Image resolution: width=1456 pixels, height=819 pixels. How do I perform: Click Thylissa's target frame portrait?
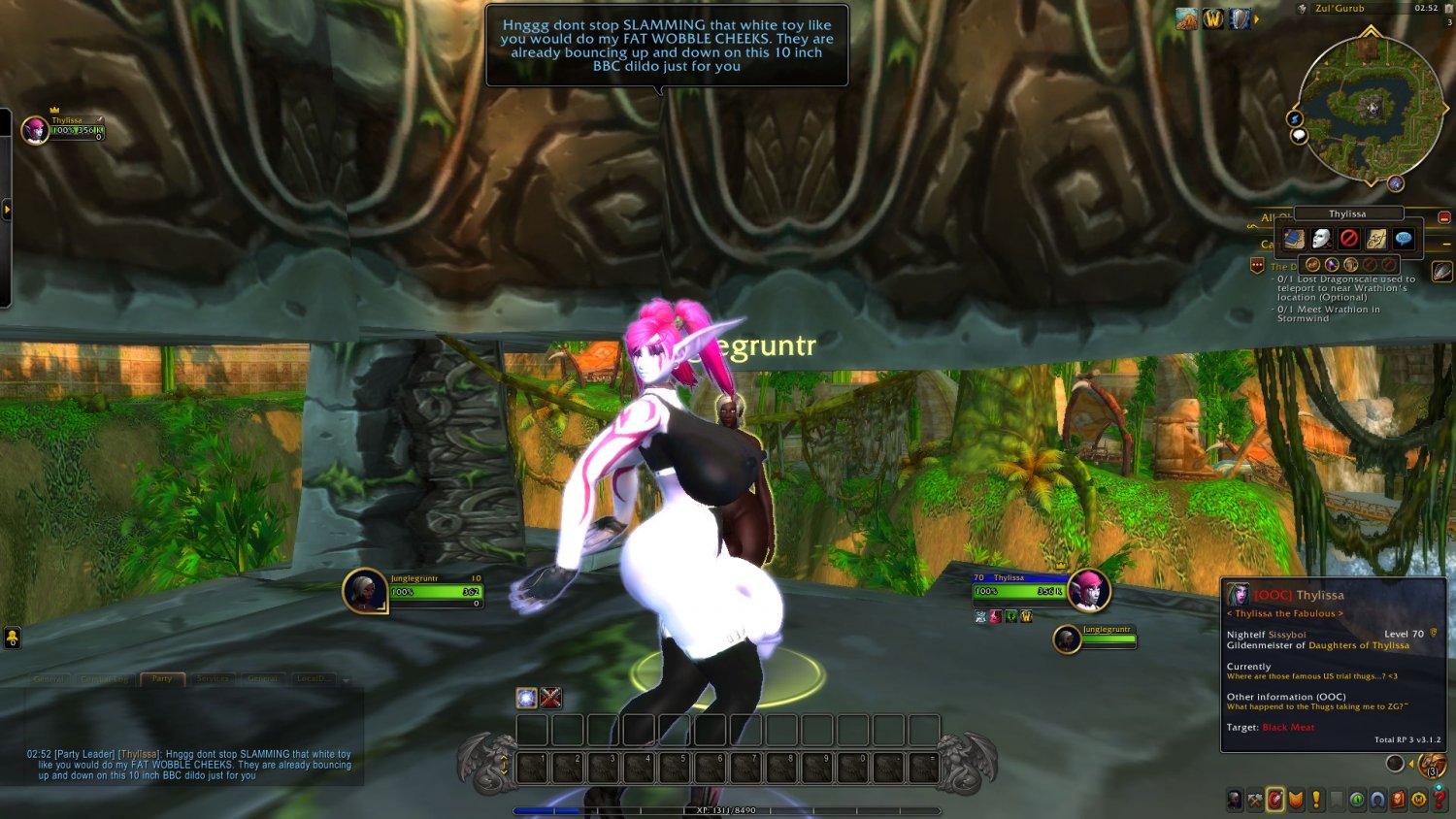[x=1087, y=591]
